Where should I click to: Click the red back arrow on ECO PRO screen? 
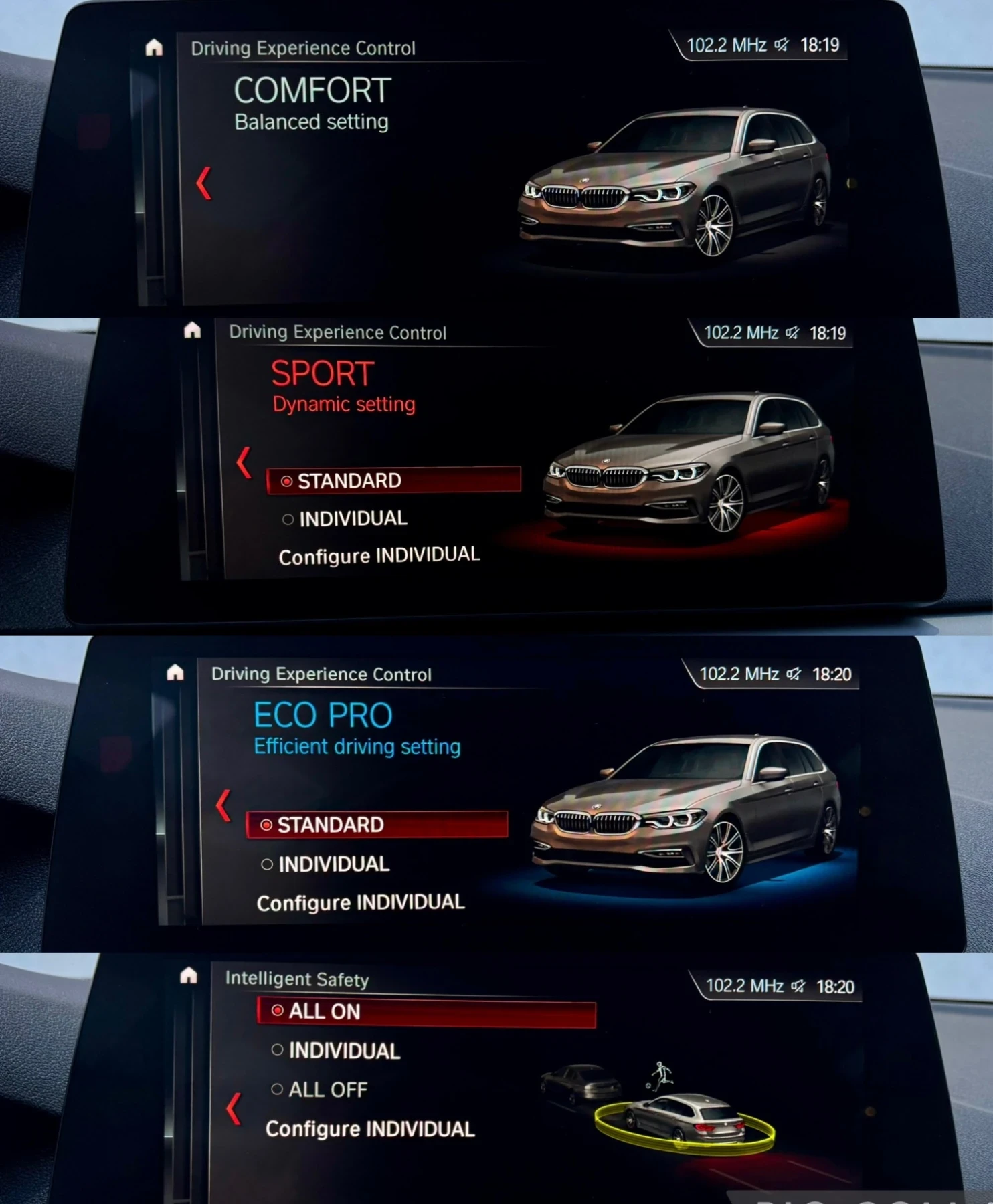point(223,805)
